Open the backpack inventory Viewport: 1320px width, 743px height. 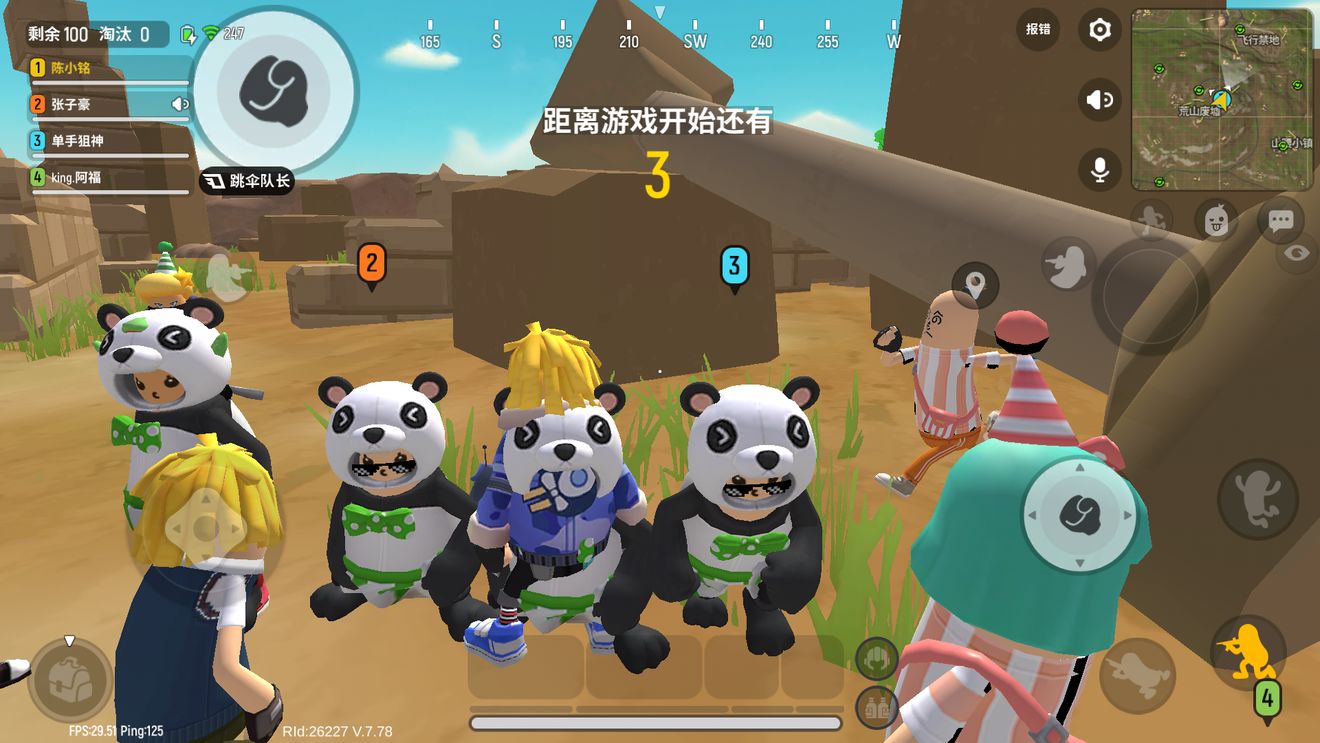(x=70, y=679)
